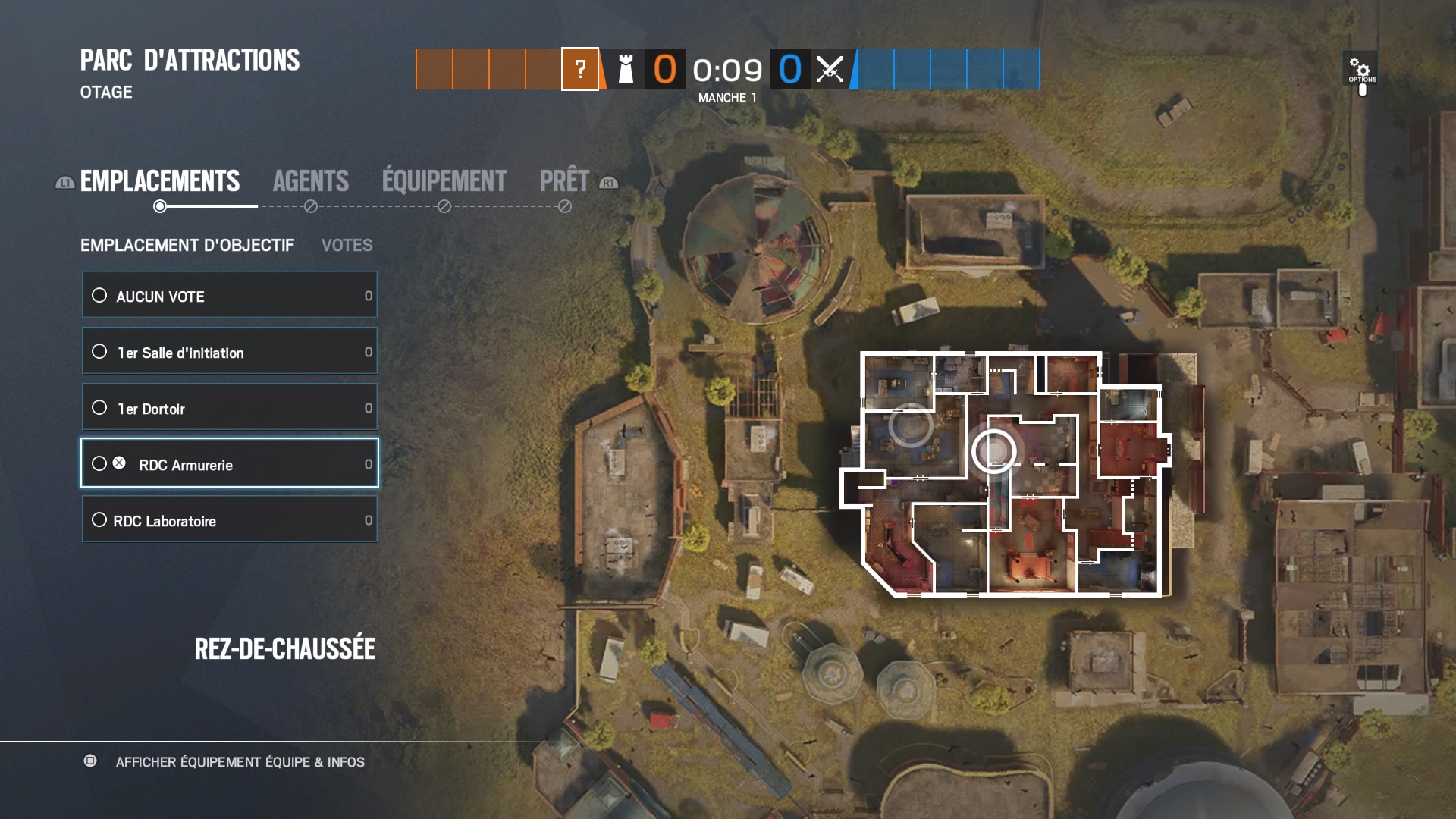Click the R1 icon next to PRÊT

pos(608,182)
